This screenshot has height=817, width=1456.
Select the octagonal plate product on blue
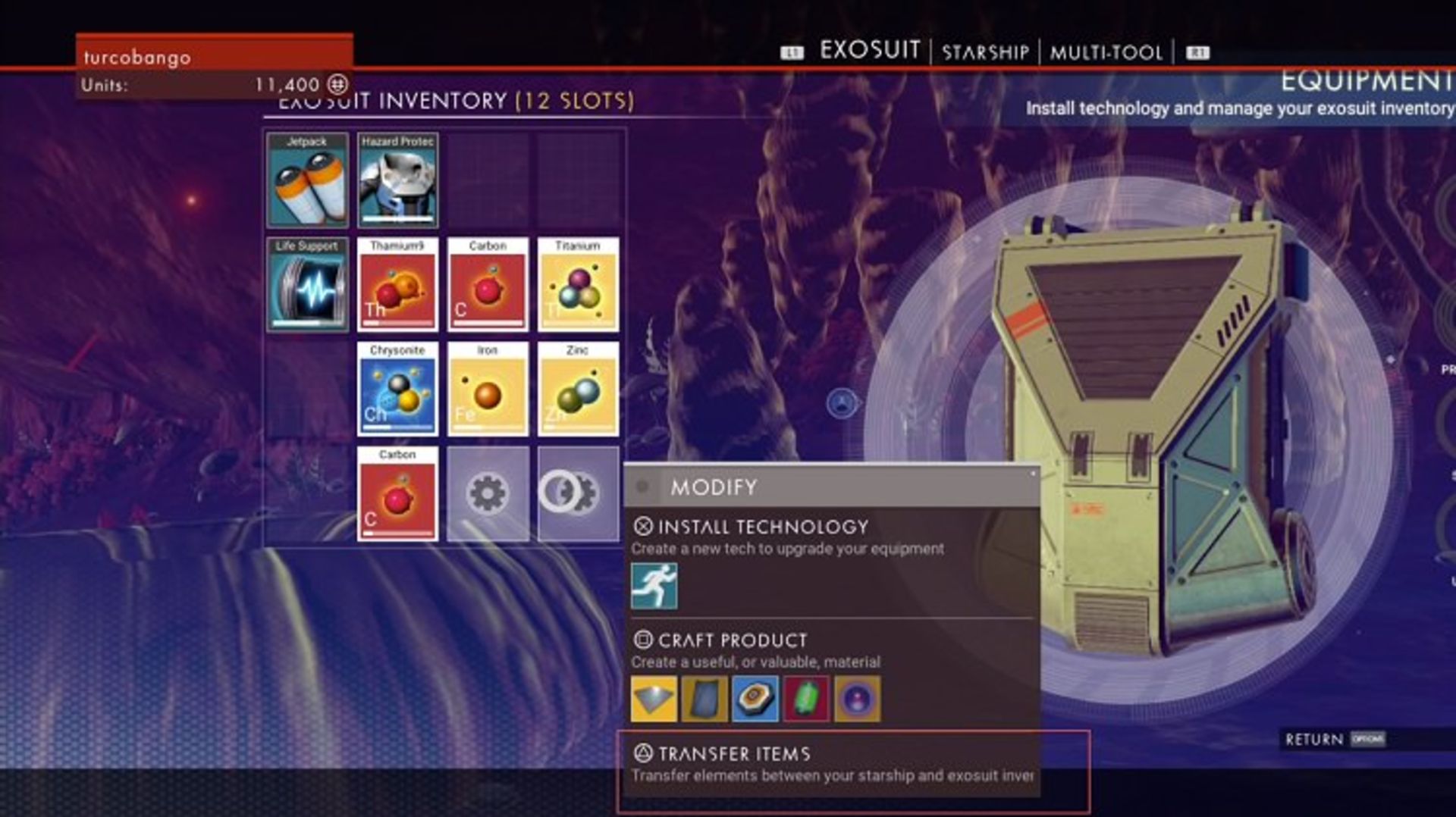pyautogui.click(x=755, y=699)
